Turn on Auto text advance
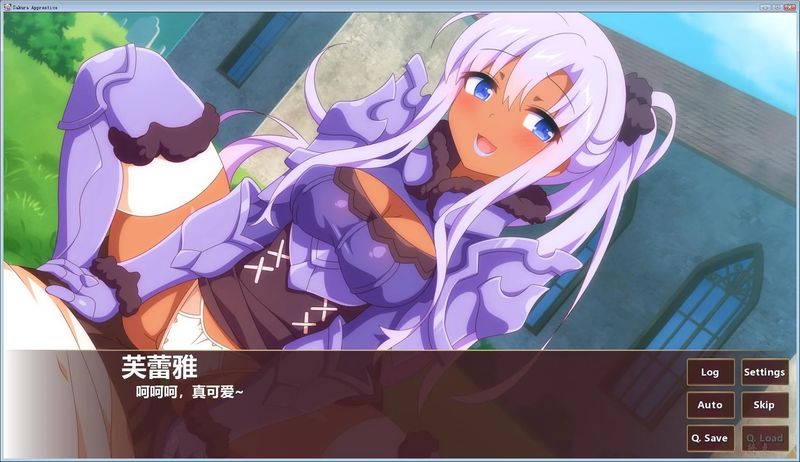 [710, 405]
